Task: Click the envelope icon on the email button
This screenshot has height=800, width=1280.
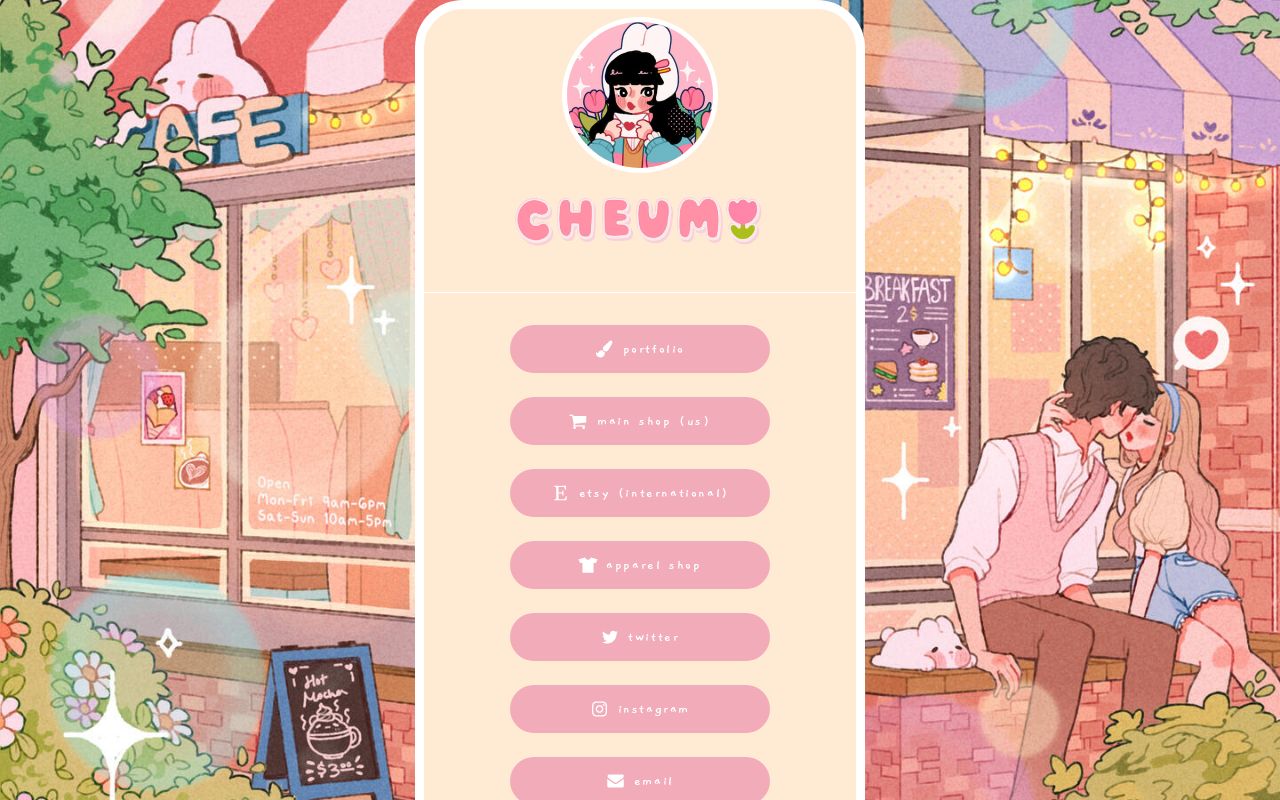Action: point(615,781)
